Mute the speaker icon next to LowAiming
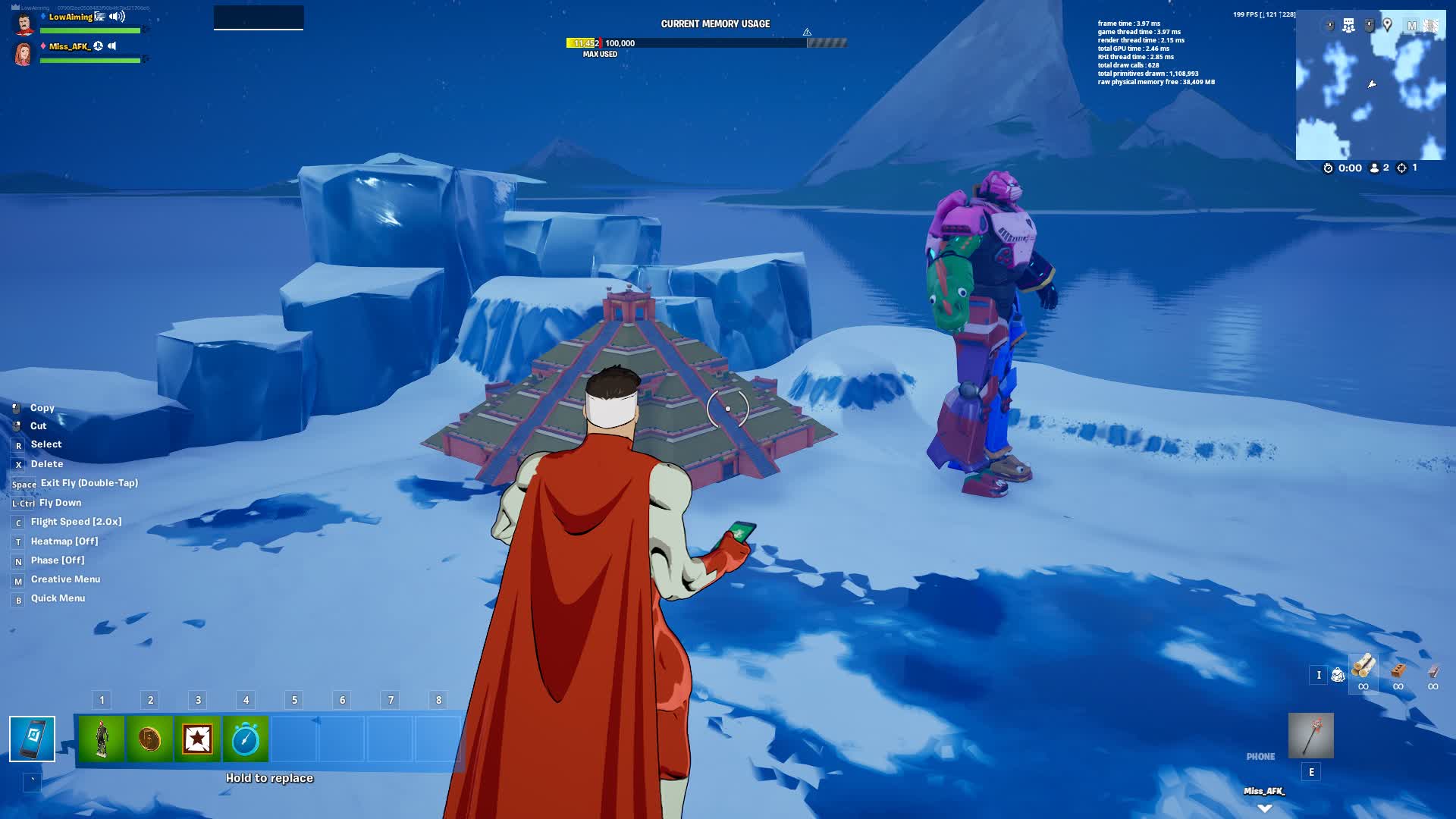The image size is (1456, 819). tap(116, 15)
